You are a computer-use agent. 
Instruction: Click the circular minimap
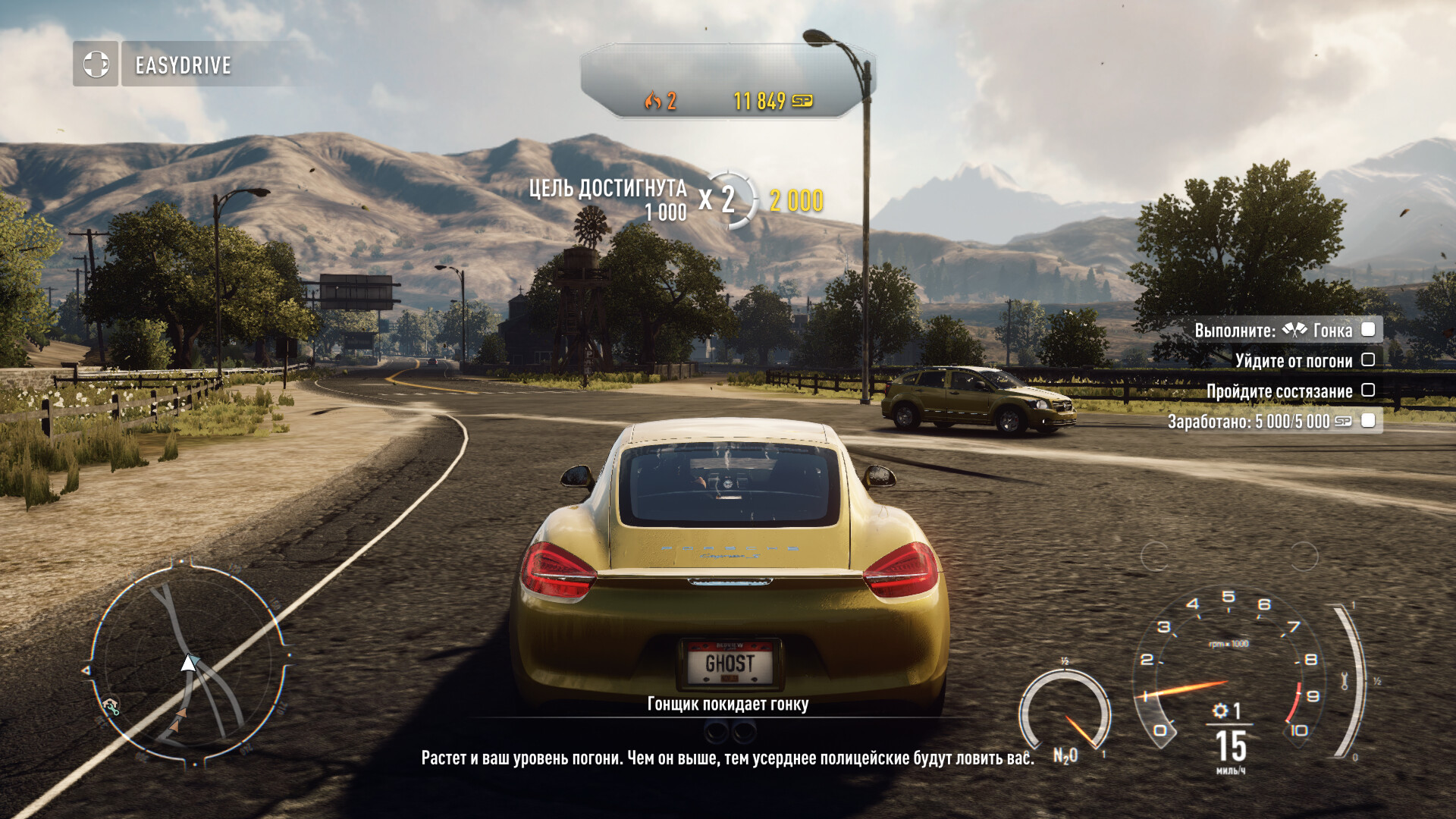coord(188,664)
